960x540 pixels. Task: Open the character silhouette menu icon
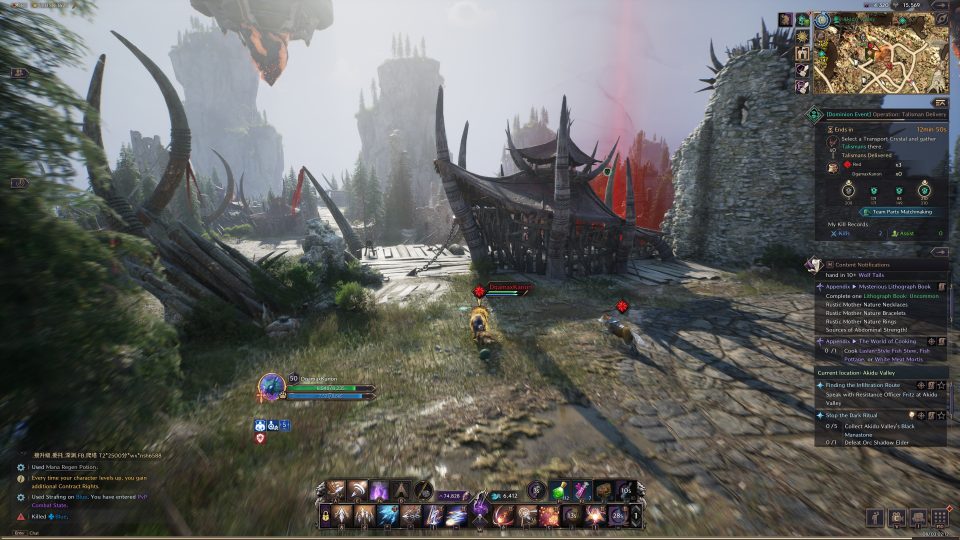pyautogui.click(x=876, y=517)
